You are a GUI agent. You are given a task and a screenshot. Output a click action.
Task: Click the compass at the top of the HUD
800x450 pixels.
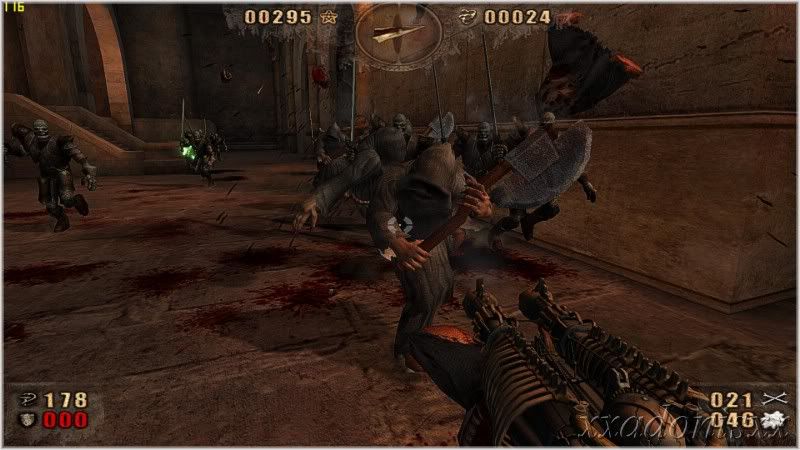[x=398, y=32]
